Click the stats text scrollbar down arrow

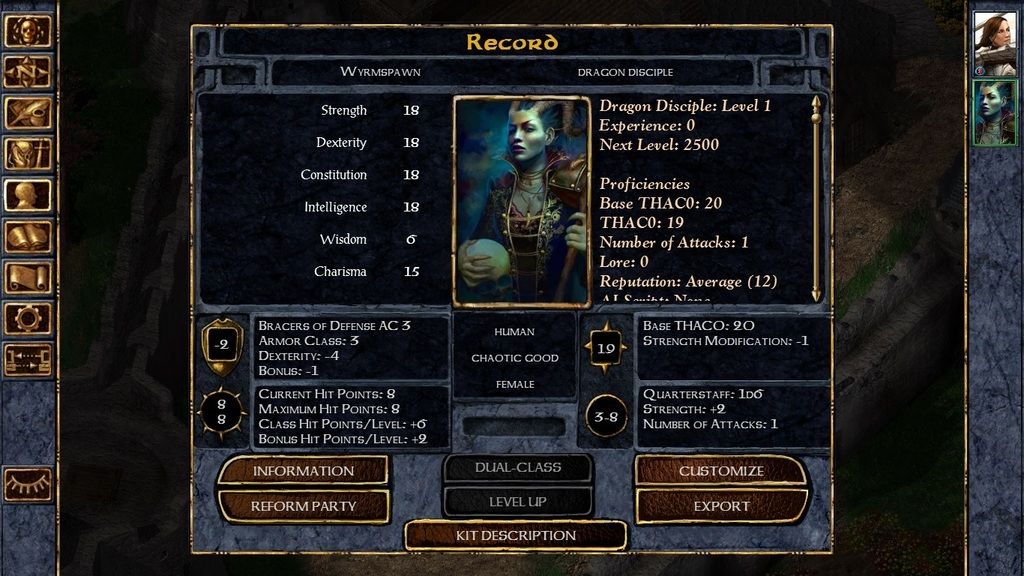[x=816, y=294]
